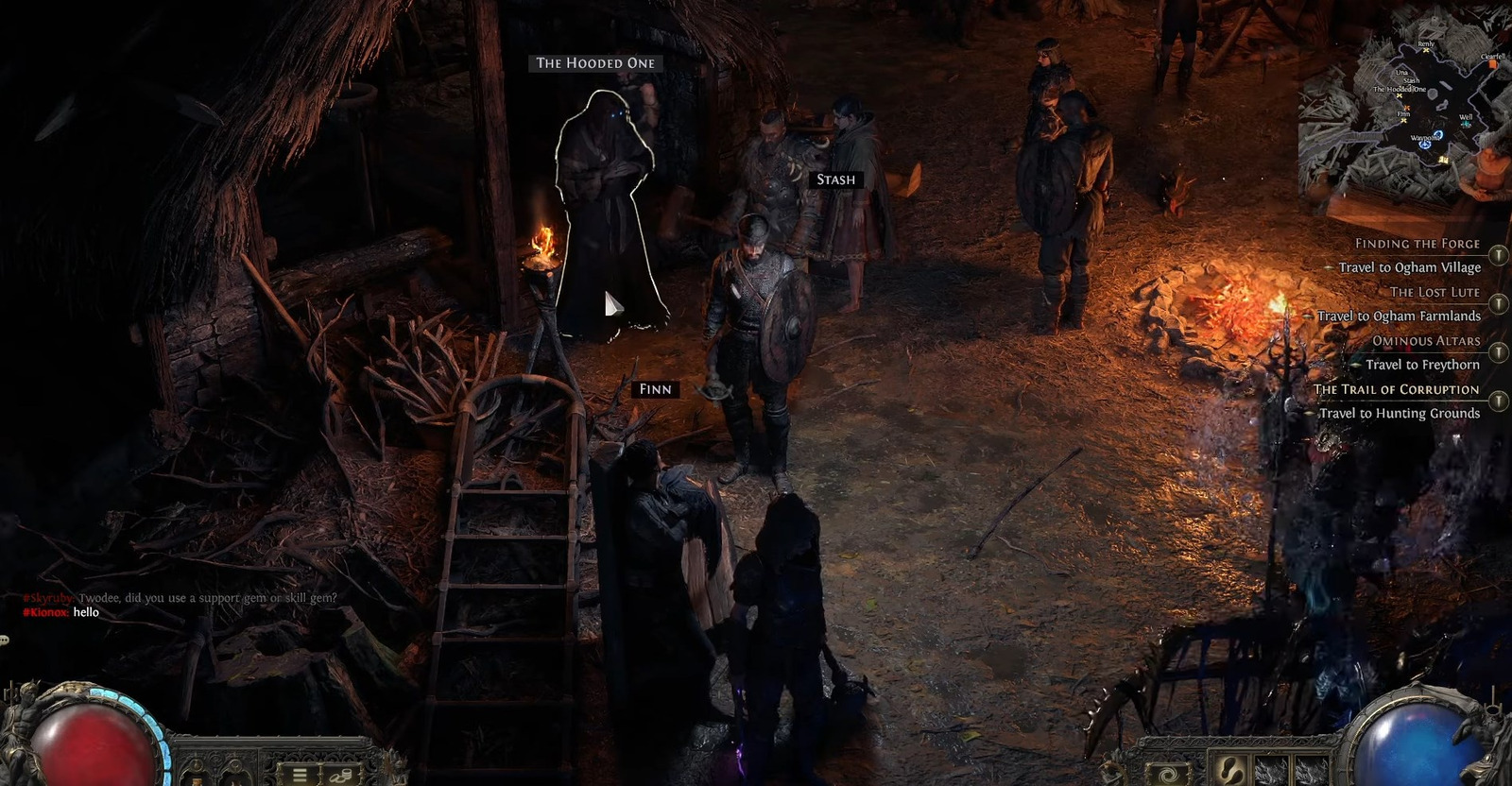The width and height of the screenshot is (1512, 786).
Task: Activate the dodge roll skill icon
Action: (x=1230, y=770)
